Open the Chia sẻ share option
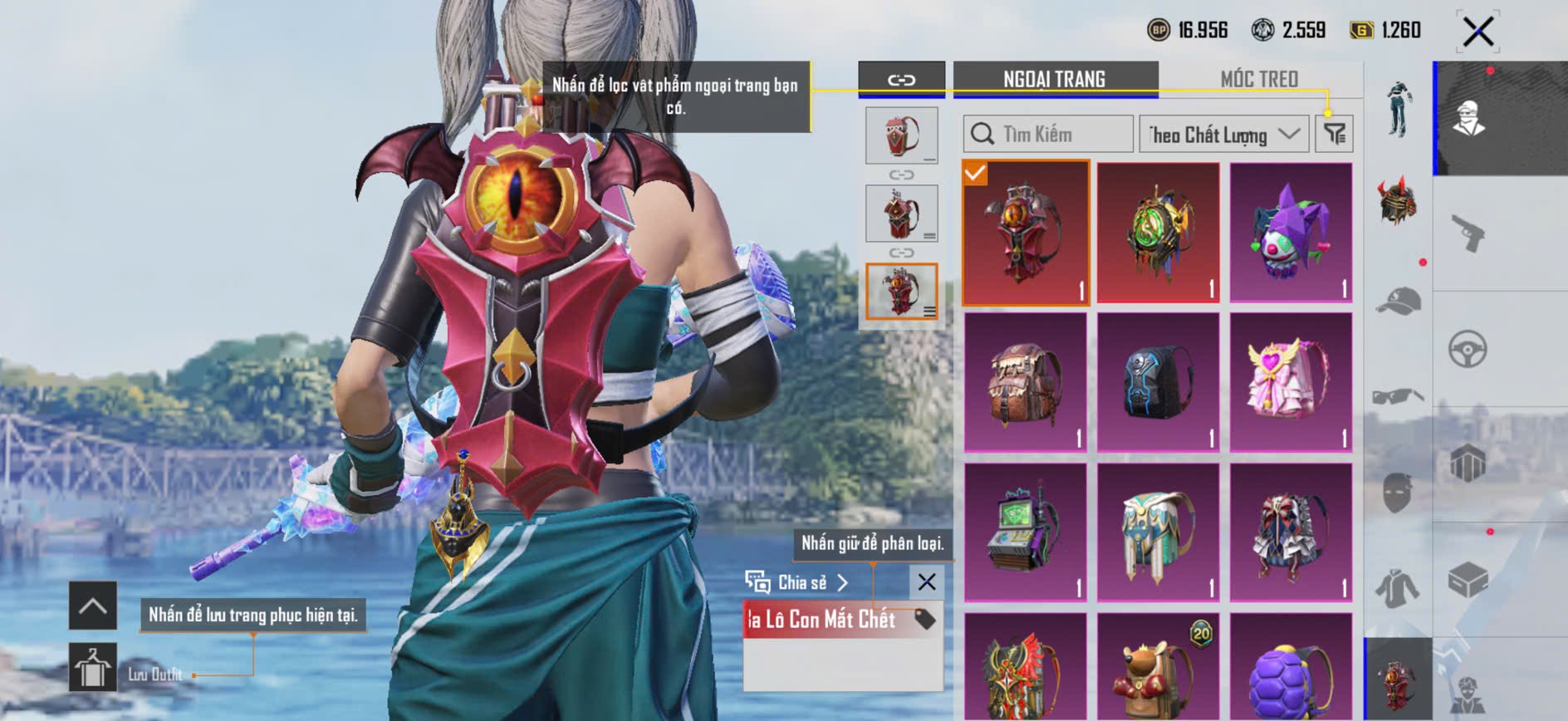Image resolution: width=1568 pixels, height=721 pixels. pos(797,582)
